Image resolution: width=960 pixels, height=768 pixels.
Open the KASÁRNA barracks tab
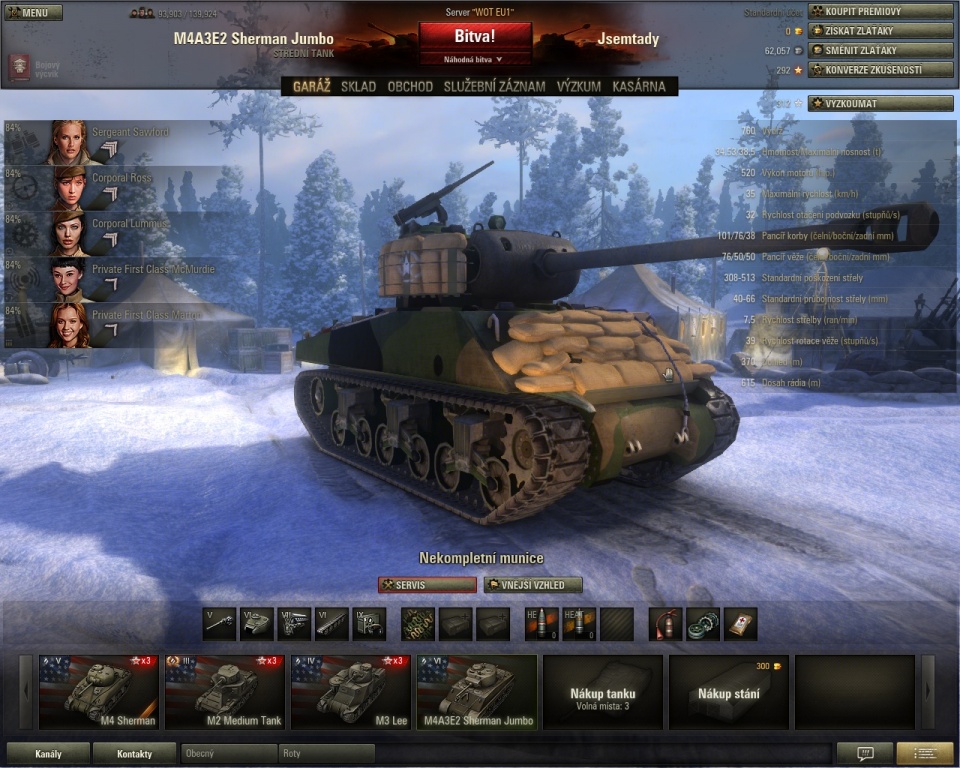click(638, 87)
